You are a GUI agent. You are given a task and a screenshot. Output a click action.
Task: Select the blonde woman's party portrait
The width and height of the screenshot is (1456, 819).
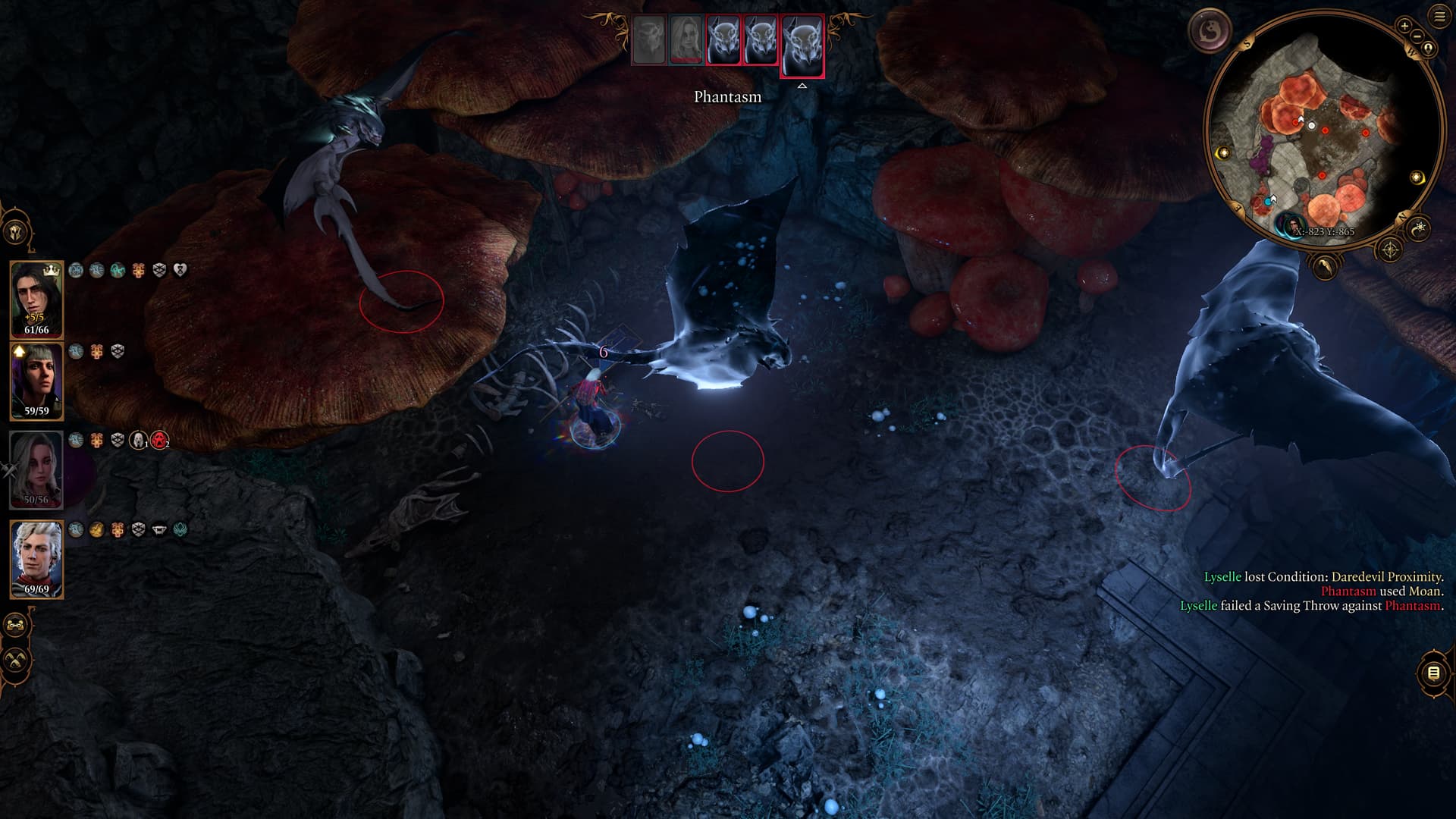[x=36, y=469]
